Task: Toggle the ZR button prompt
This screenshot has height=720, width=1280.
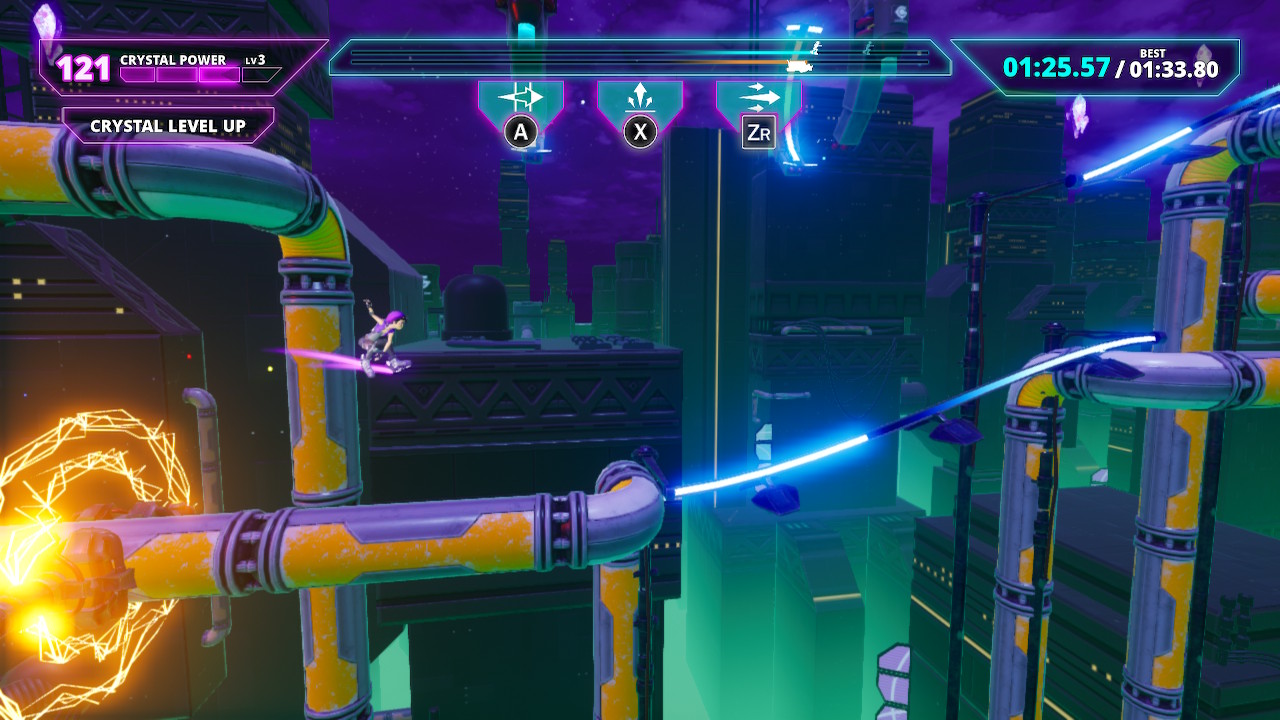Action: tap(757, 131)
